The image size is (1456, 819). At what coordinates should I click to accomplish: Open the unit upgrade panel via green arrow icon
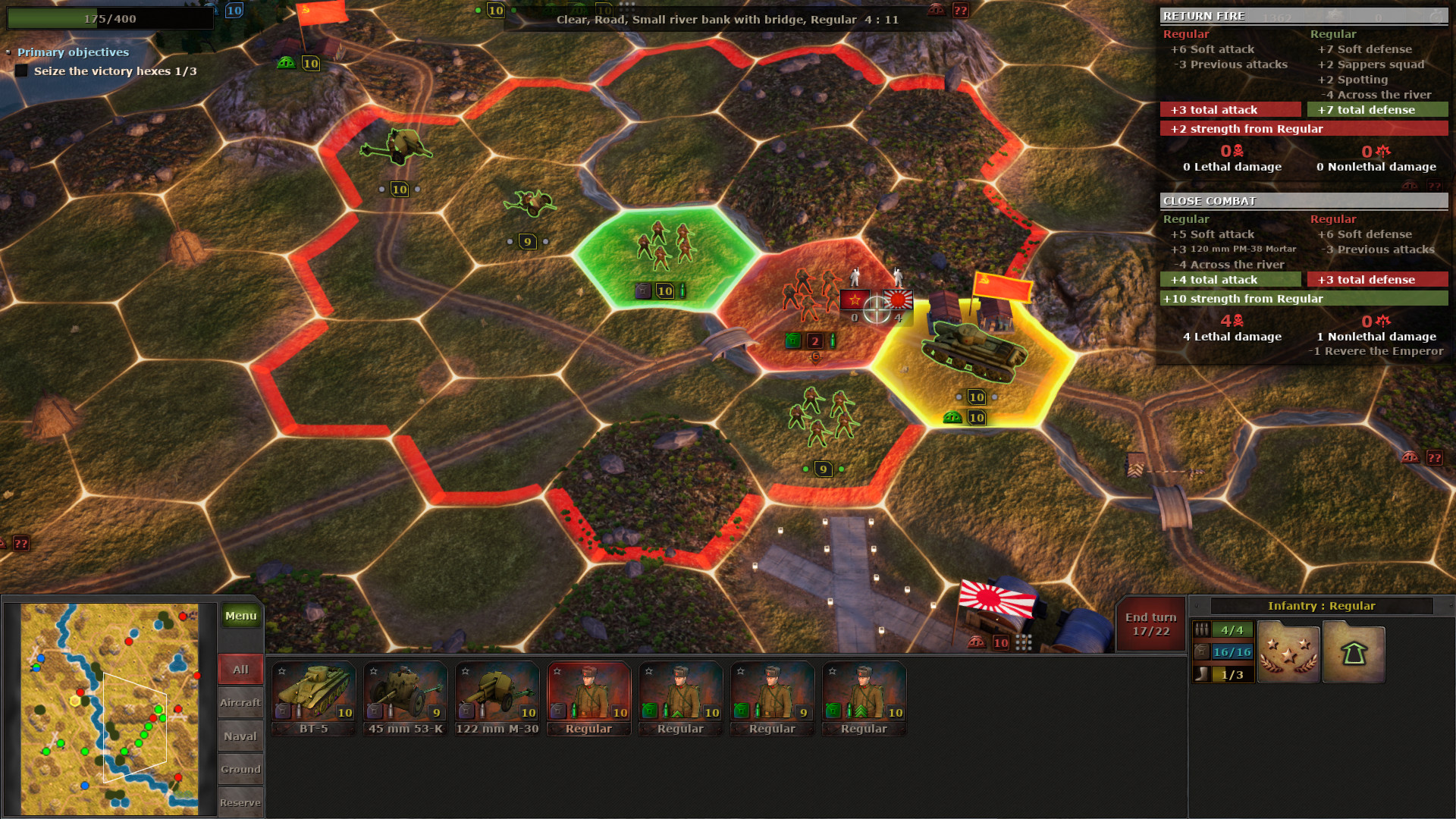[1353, 651]
